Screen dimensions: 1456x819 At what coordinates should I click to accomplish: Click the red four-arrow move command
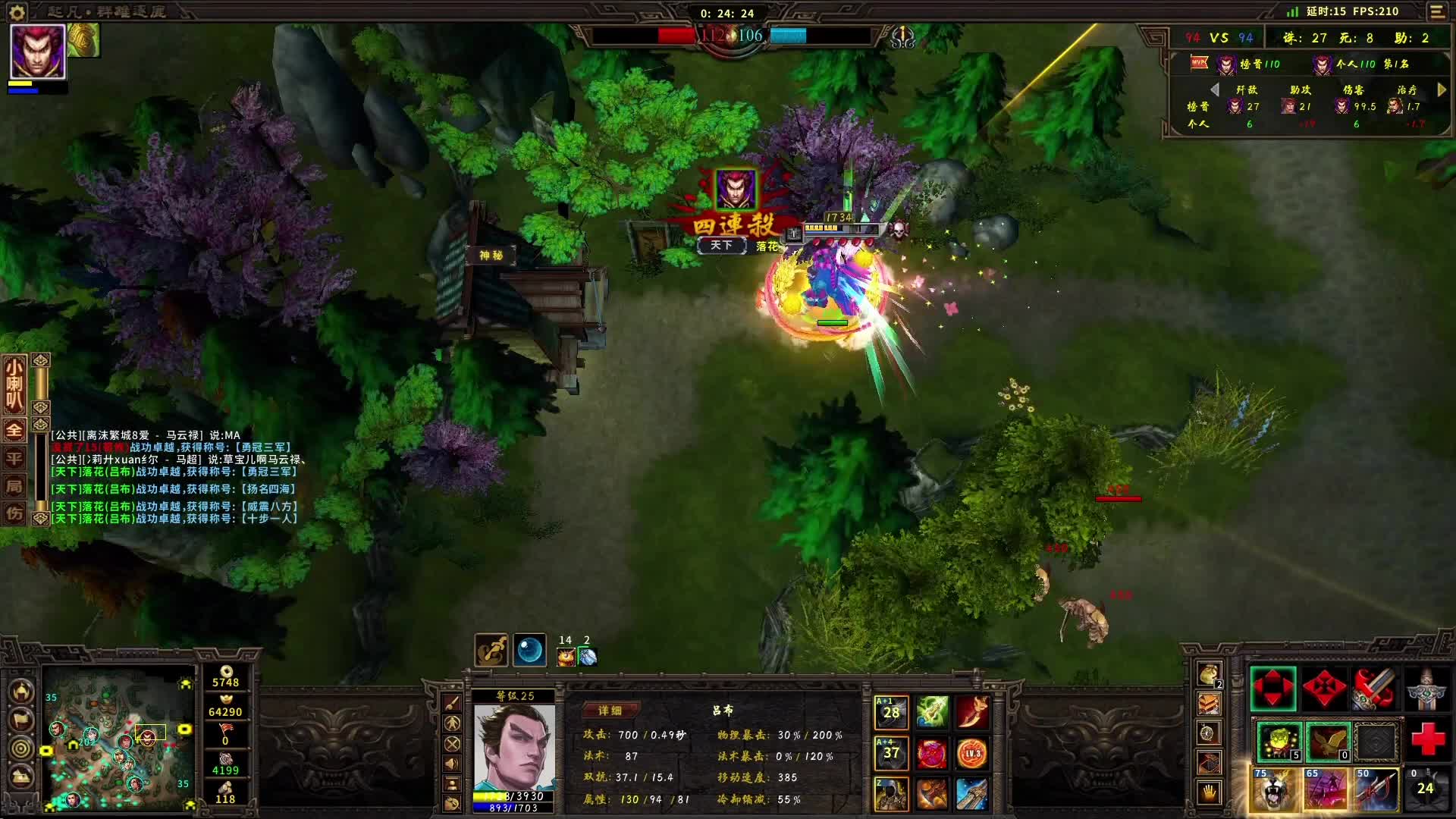(1273, 689)
